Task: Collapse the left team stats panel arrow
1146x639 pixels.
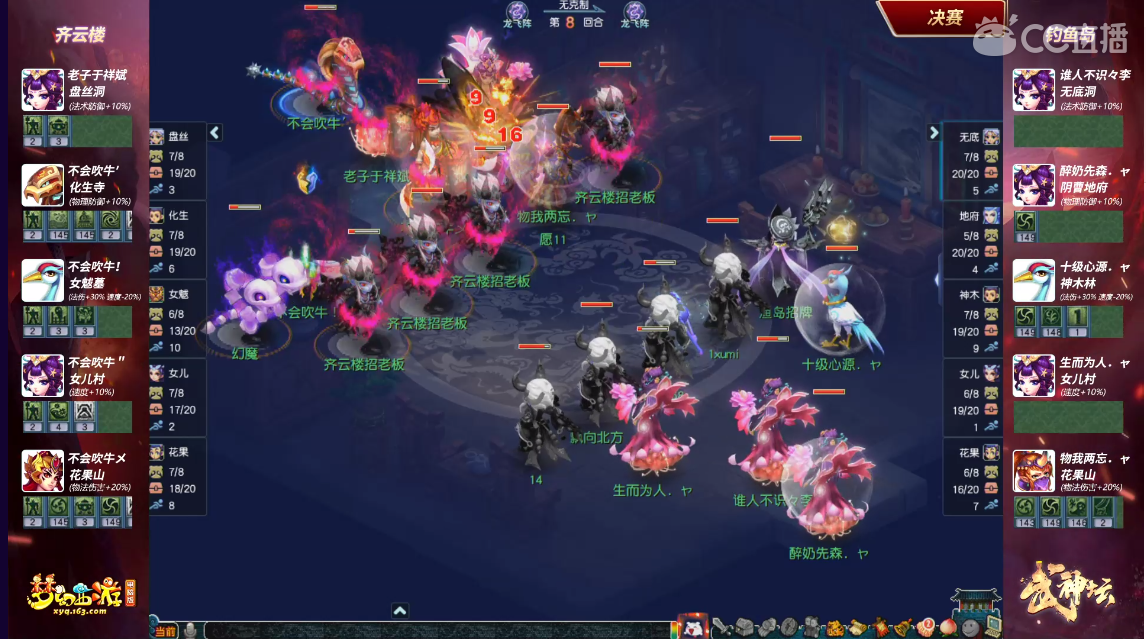Action: pyautogui.click(x=215, y=132)
